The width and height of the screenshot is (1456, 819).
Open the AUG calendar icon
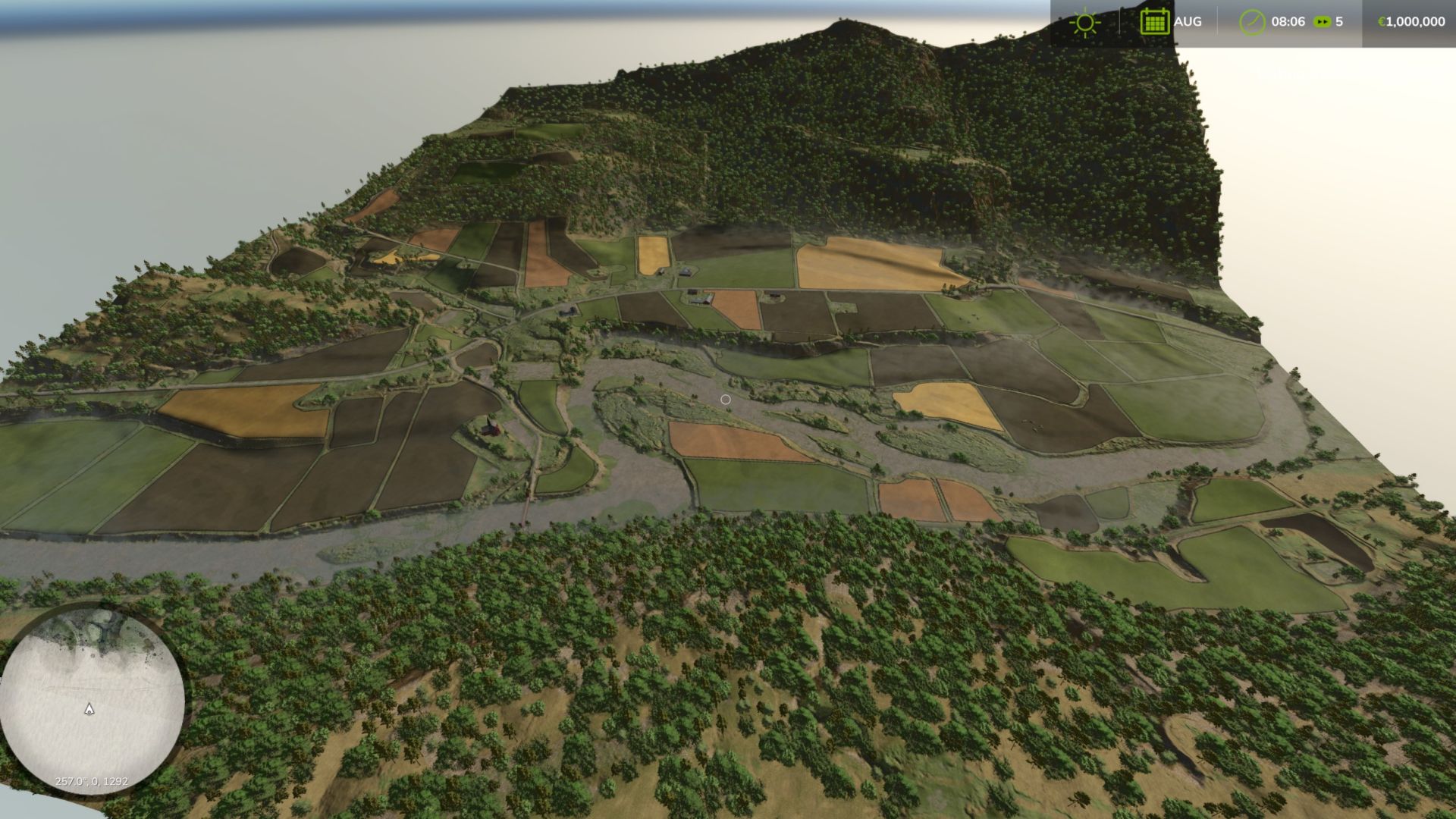[x=1153, y=21]
